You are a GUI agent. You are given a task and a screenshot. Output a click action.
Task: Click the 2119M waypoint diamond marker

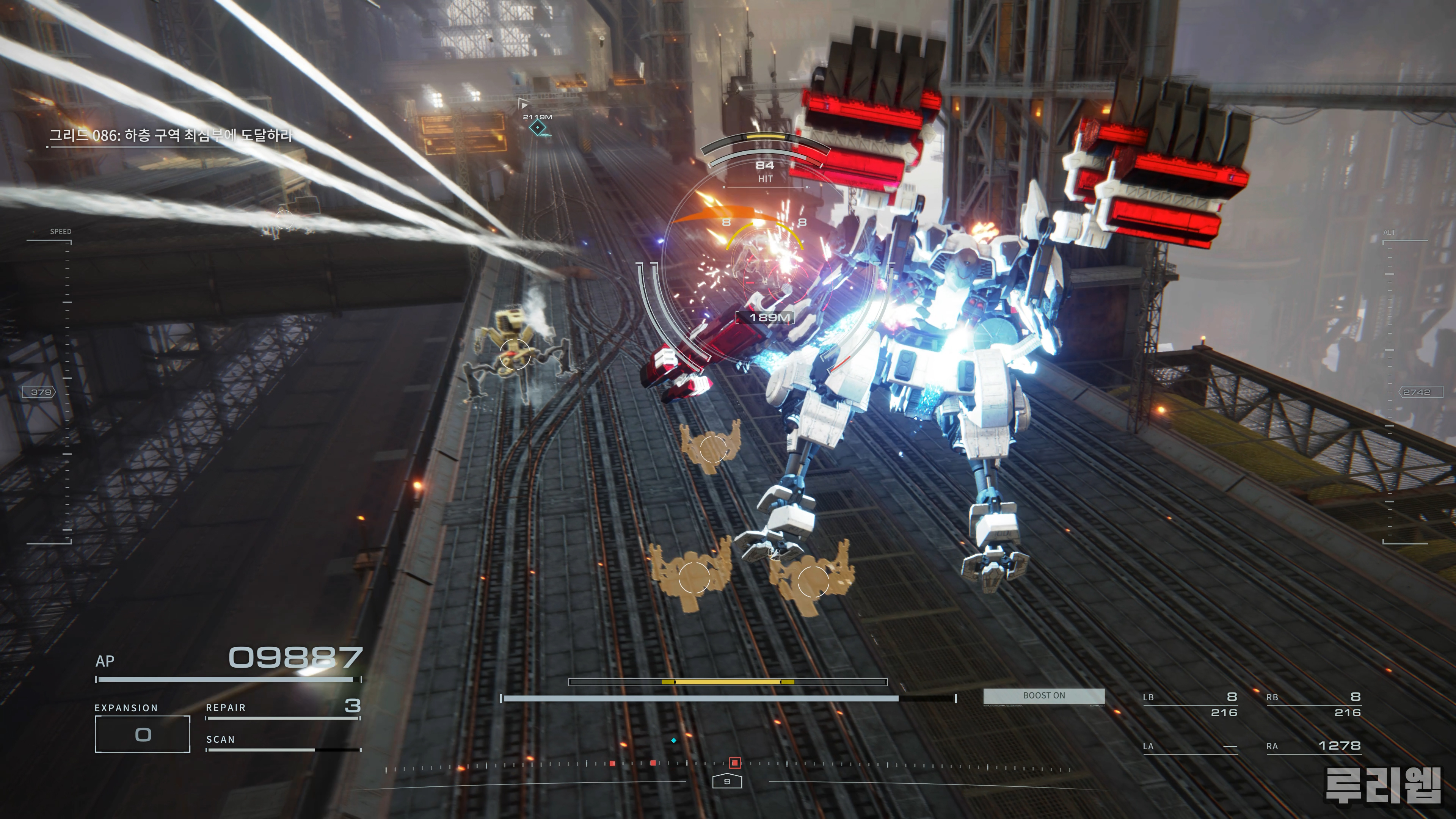pyautogui.click(x=538, y=128)
